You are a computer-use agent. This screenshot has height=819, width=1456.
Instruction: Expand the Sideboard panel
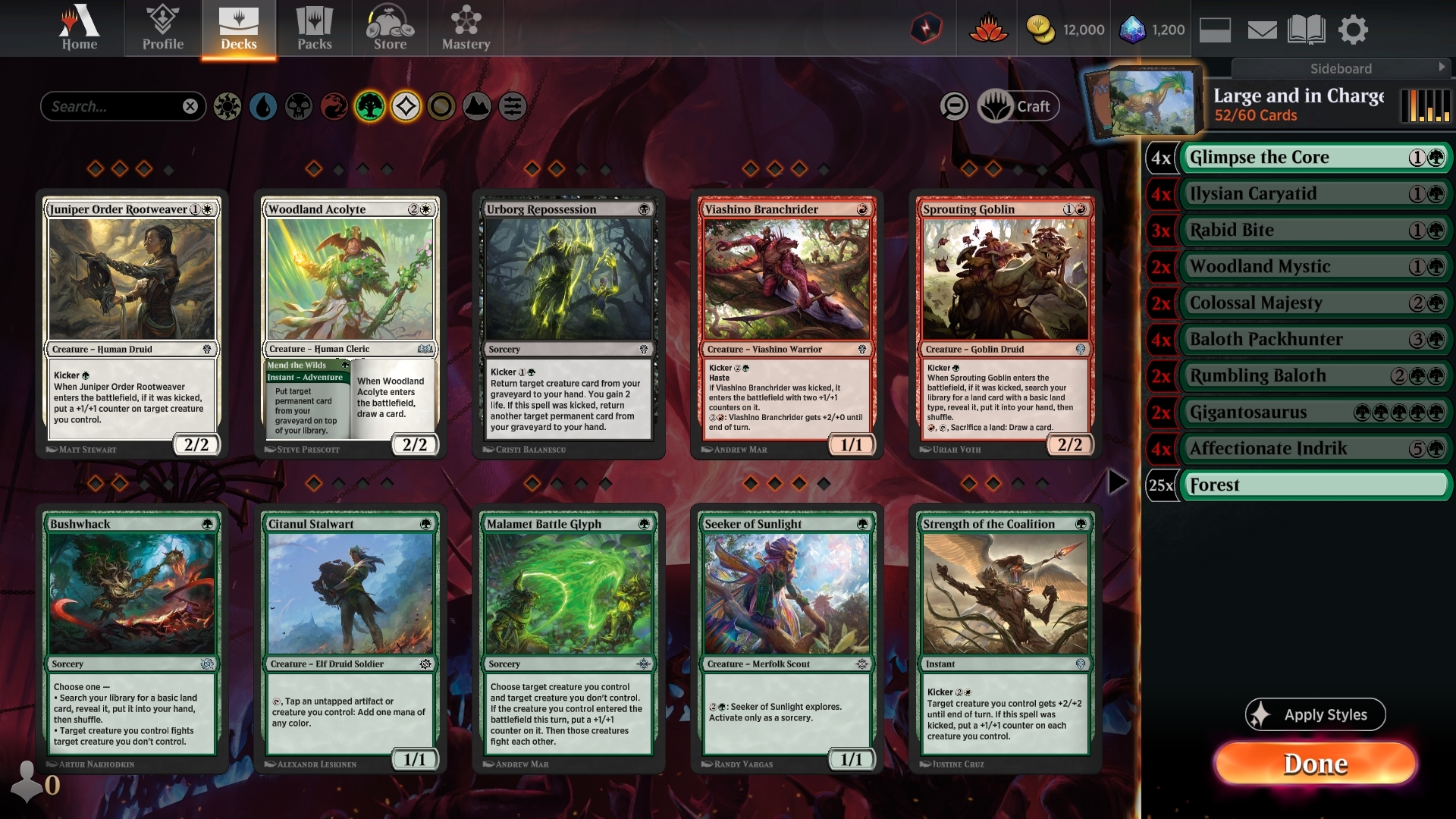[1342, 68]
